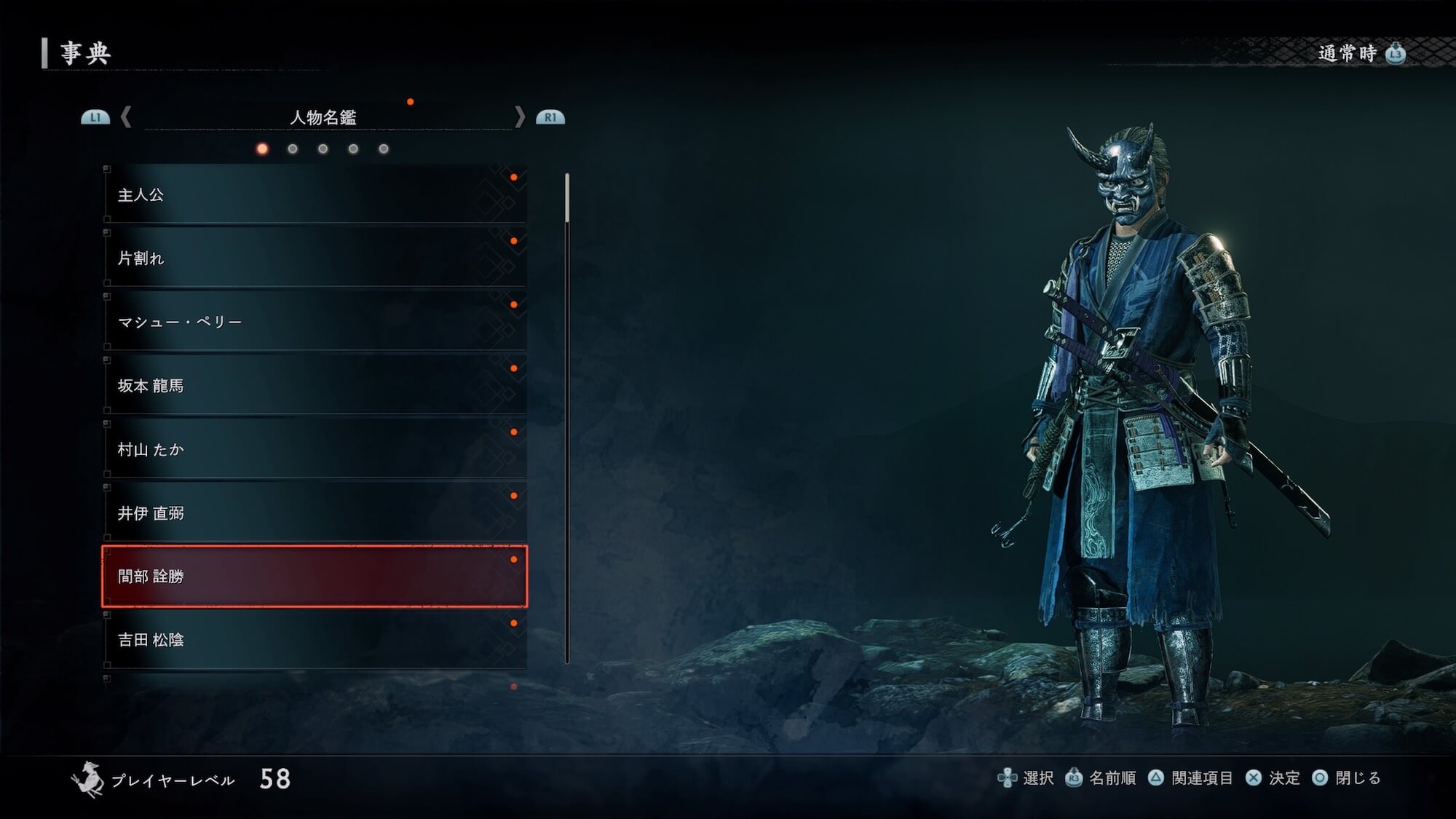Screen dimensions: 1456x819
Task: Jump to the second category page dot
Action: tap(293, 149)
